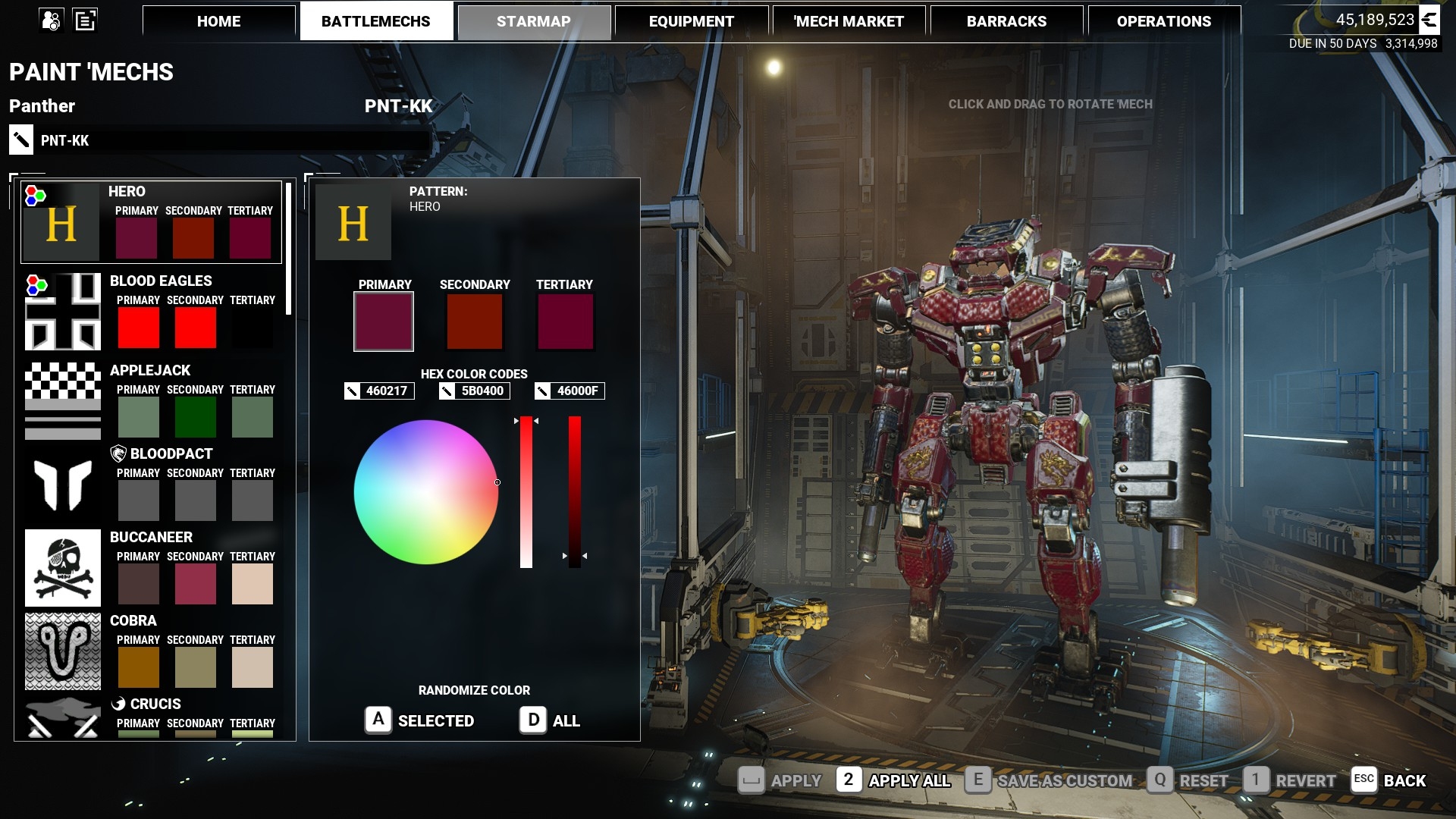1456x819 pixels.
Task: Go to the EQUIPMENT tab
Action: 691,21
